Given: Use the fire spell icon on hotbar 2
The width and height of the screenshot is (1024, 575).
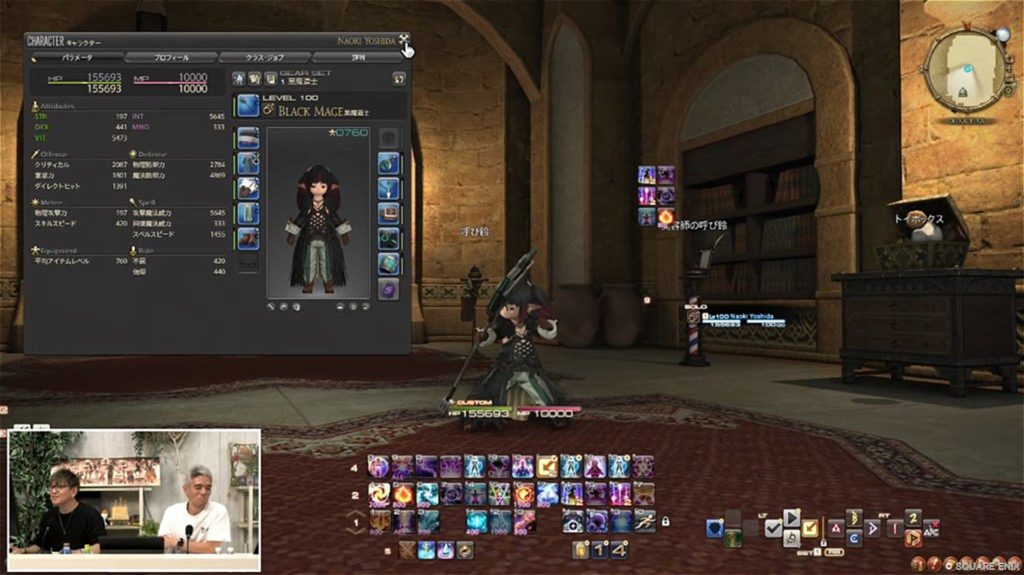Looking at the screenshot, I should tap(403, 494).
